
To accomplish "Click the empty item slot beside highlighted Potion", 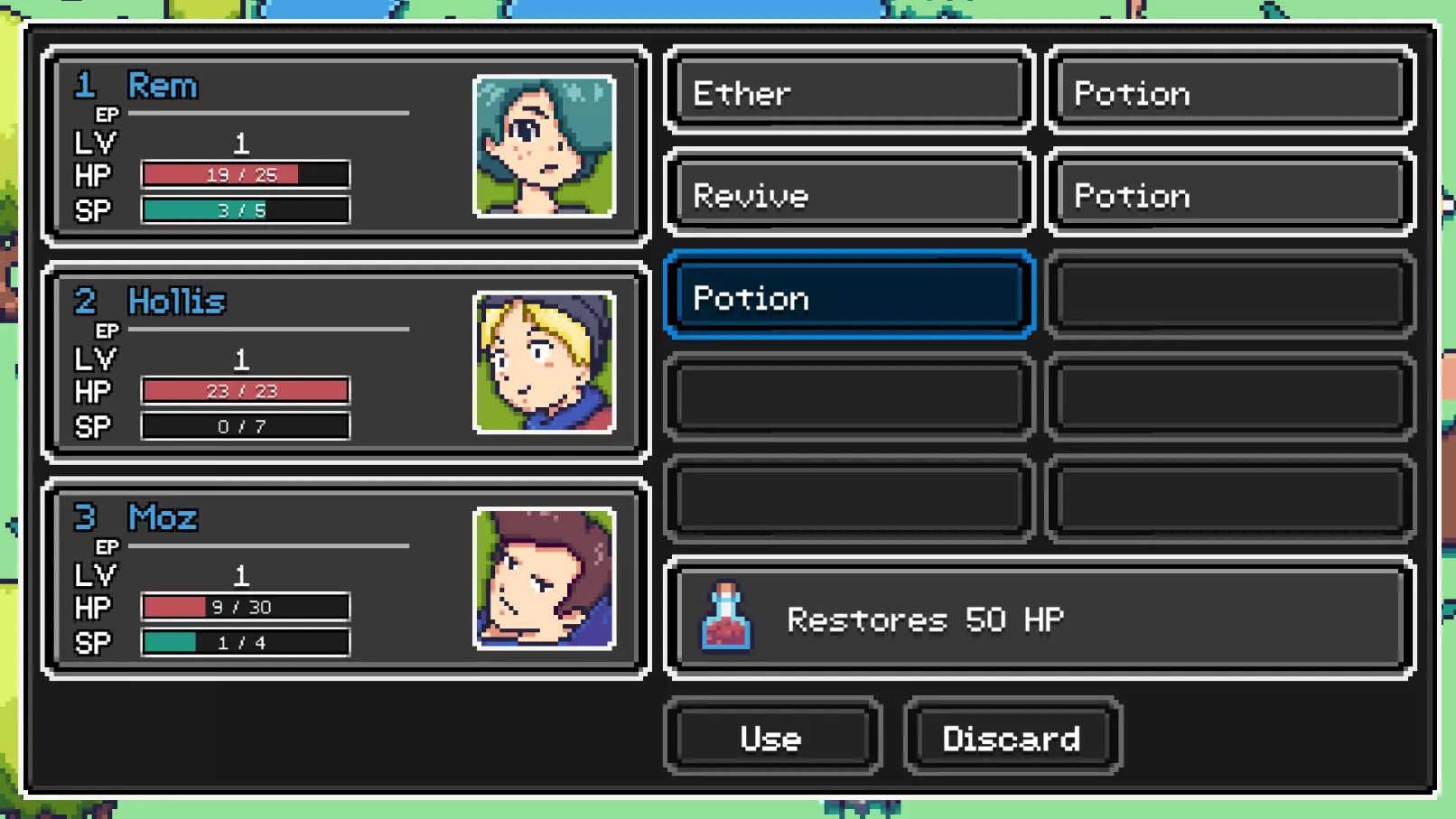I will (x=1228, y=297).
